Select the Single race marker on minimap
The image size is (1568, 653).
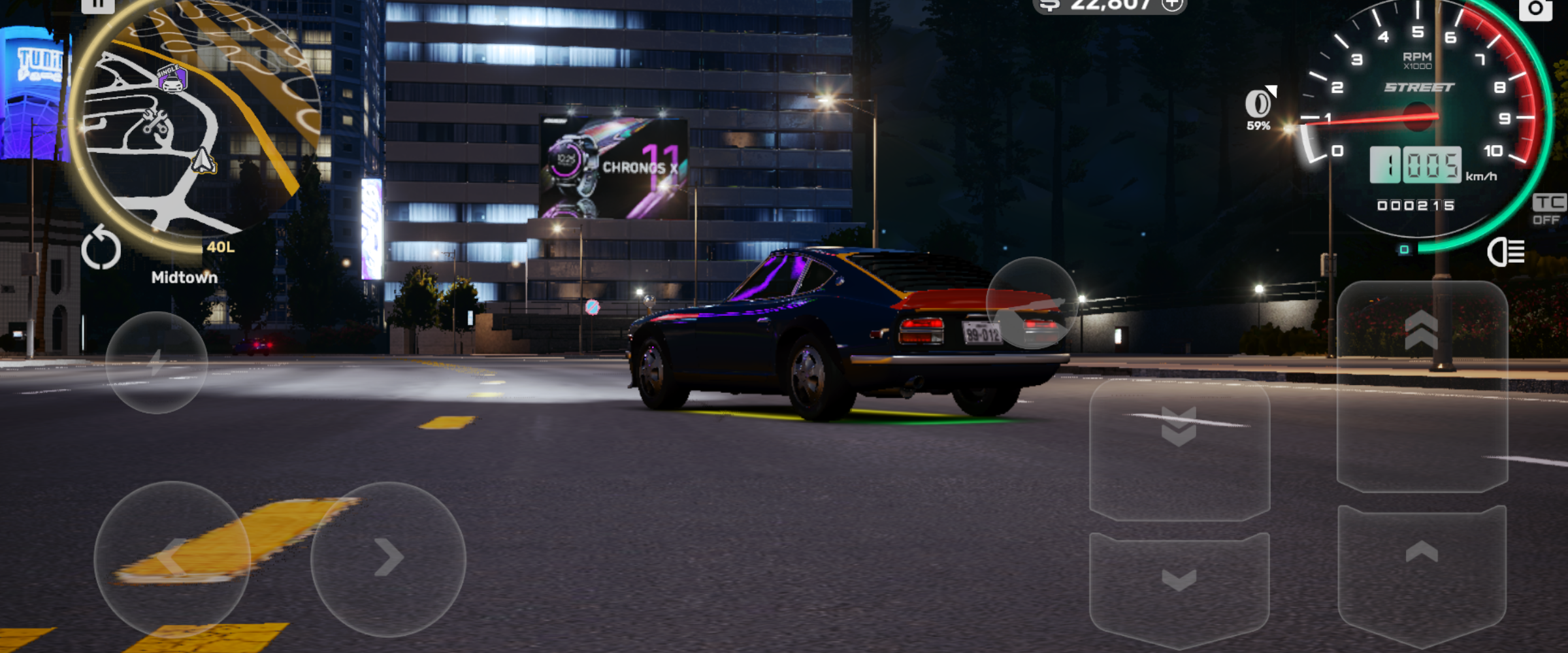point(172,79)
